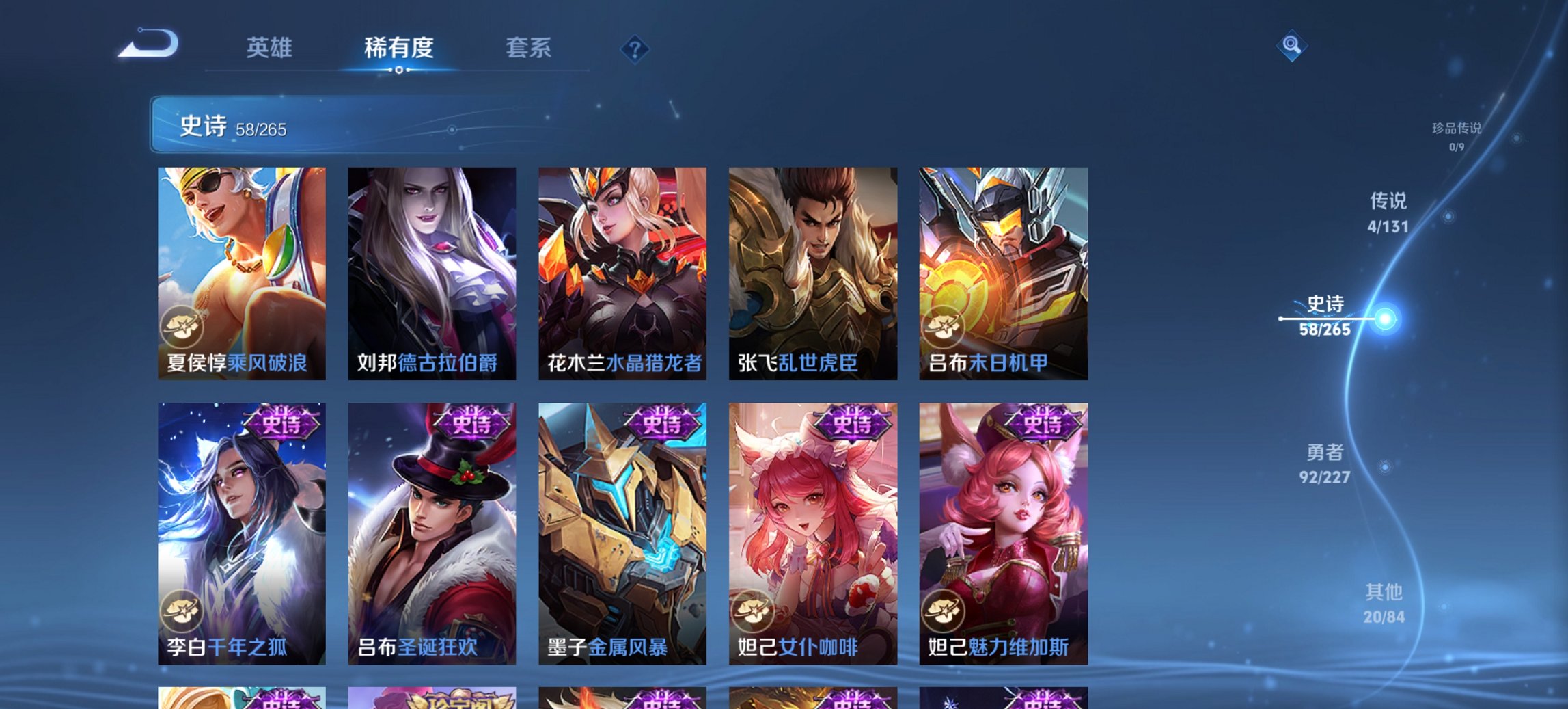
Task: Switch to the 套系 tab
Action: pos(529,48)
